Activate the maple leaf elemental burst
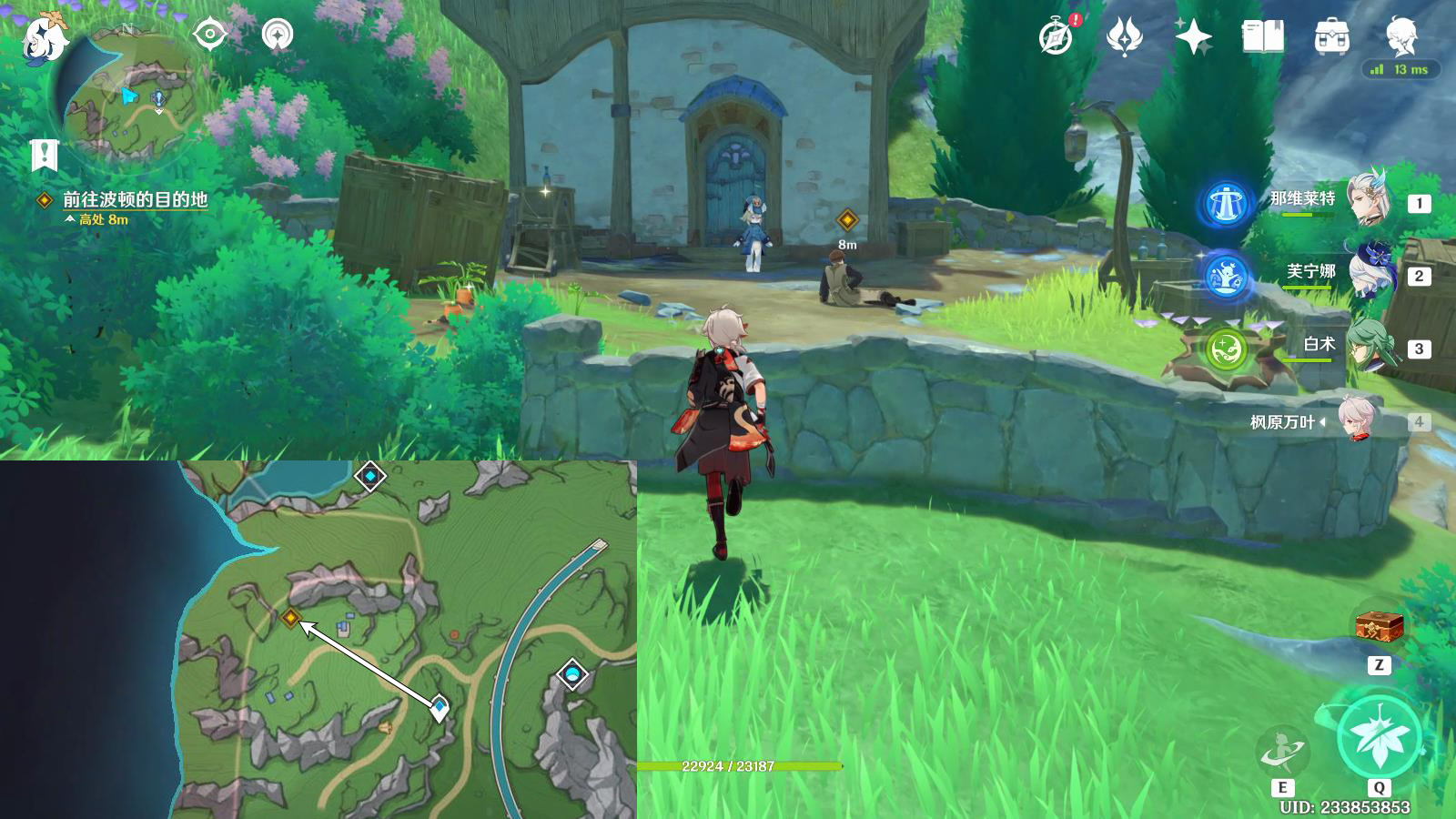The width and height of the screenshot is (1456, 819). (x=1379, y=737)
